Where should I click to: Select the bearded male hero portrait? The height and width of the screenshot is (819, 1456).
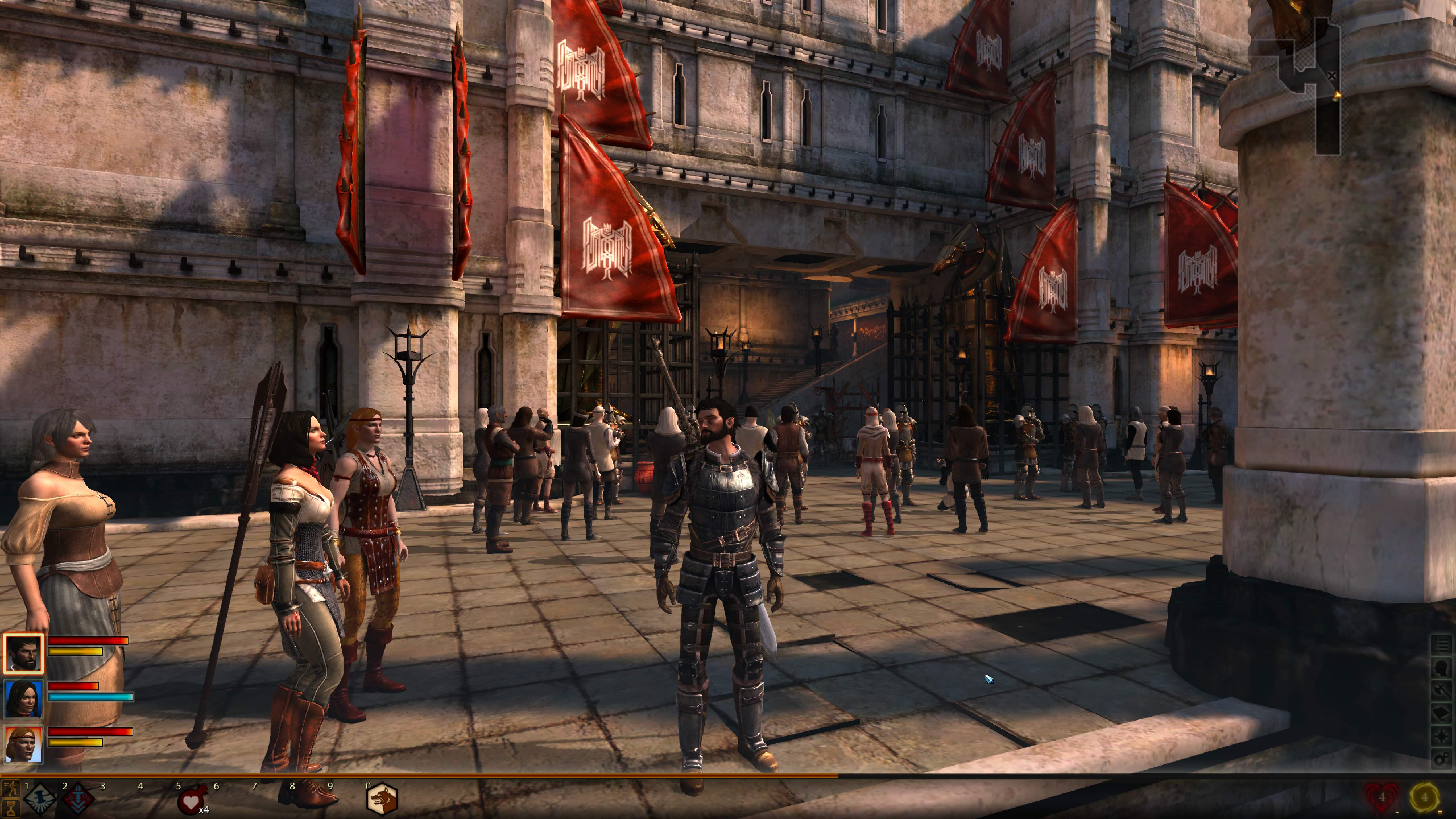[x=23, y=653]
